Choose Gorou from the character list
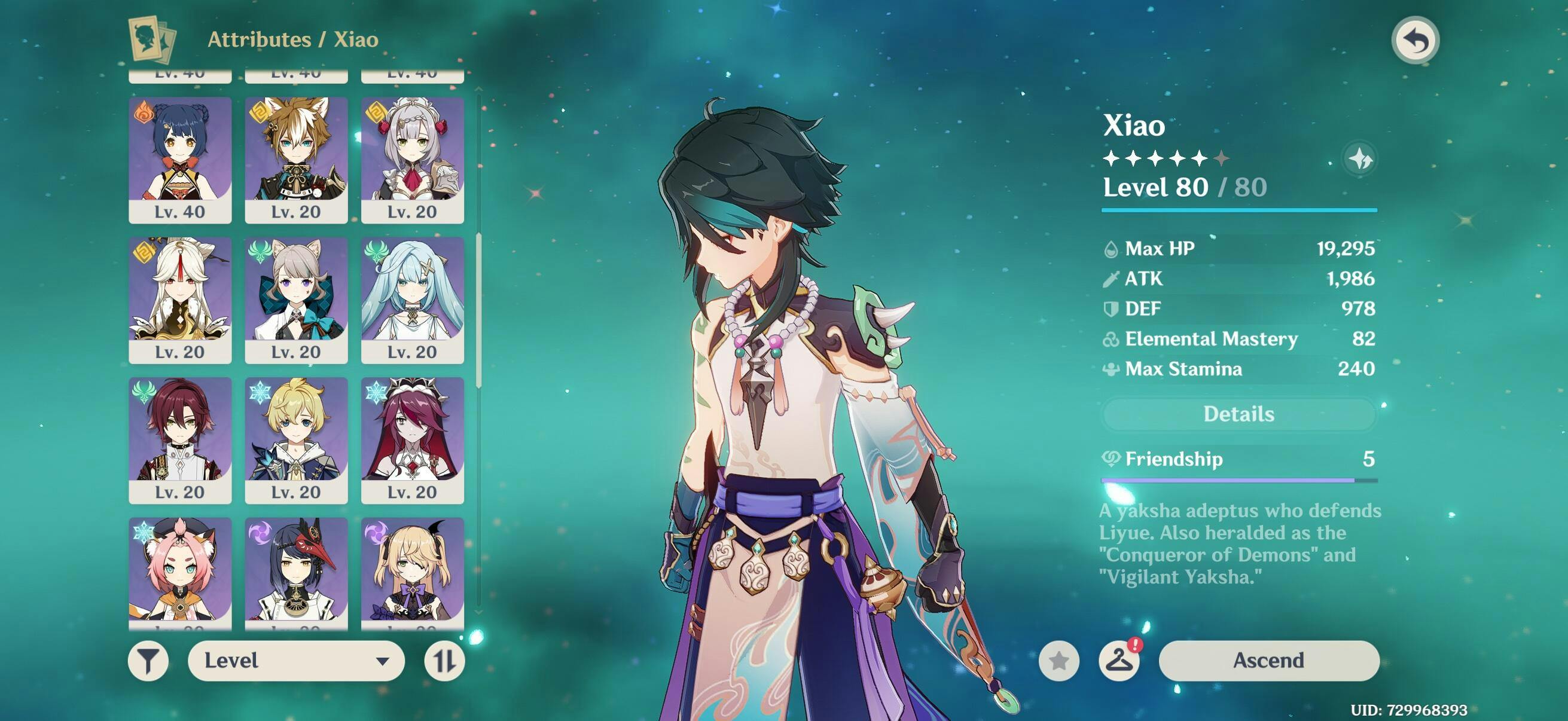 [x=297, y=160]
